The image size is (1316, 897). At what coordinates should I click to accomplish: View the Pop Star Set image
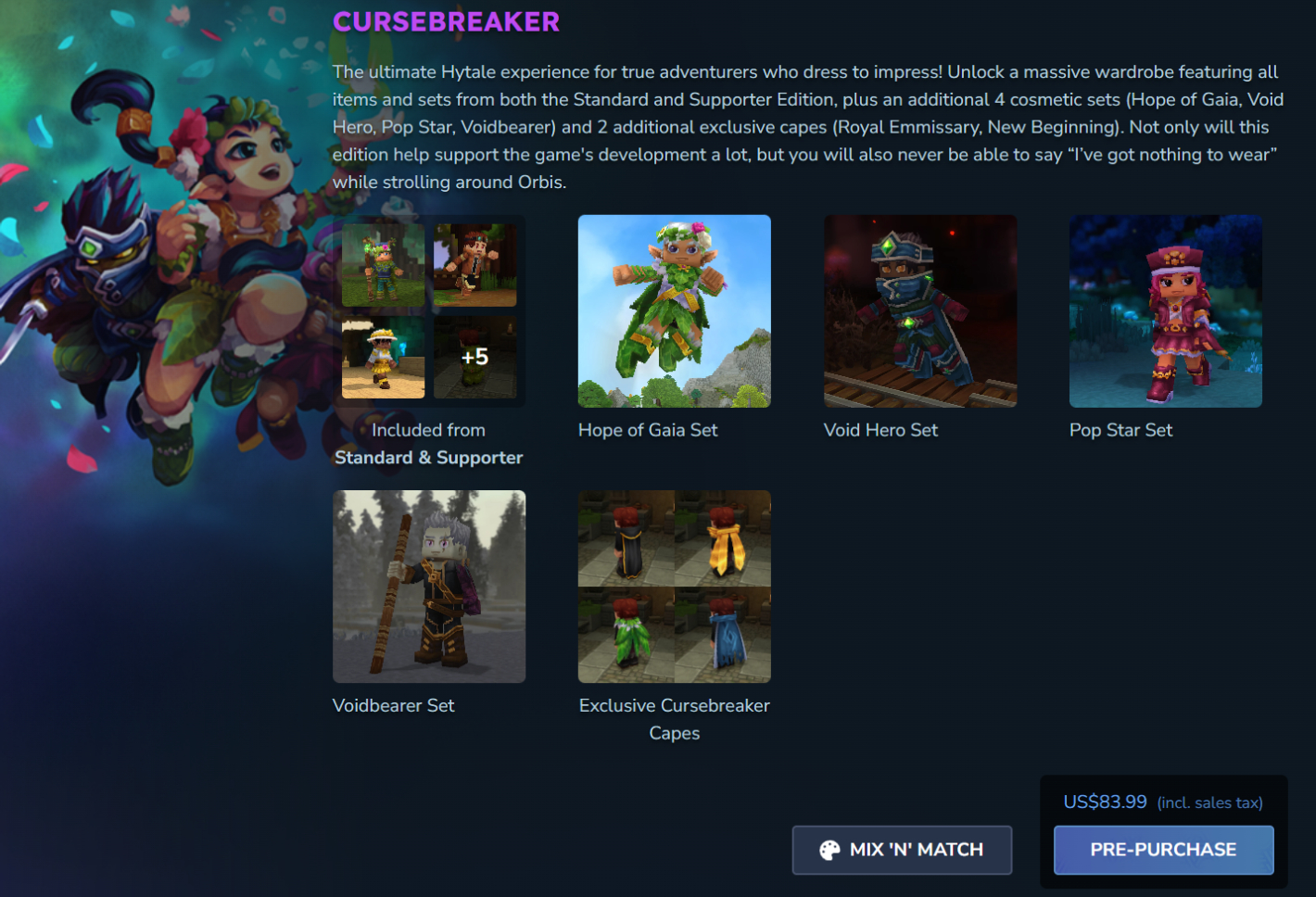(x=1165, y=310)
